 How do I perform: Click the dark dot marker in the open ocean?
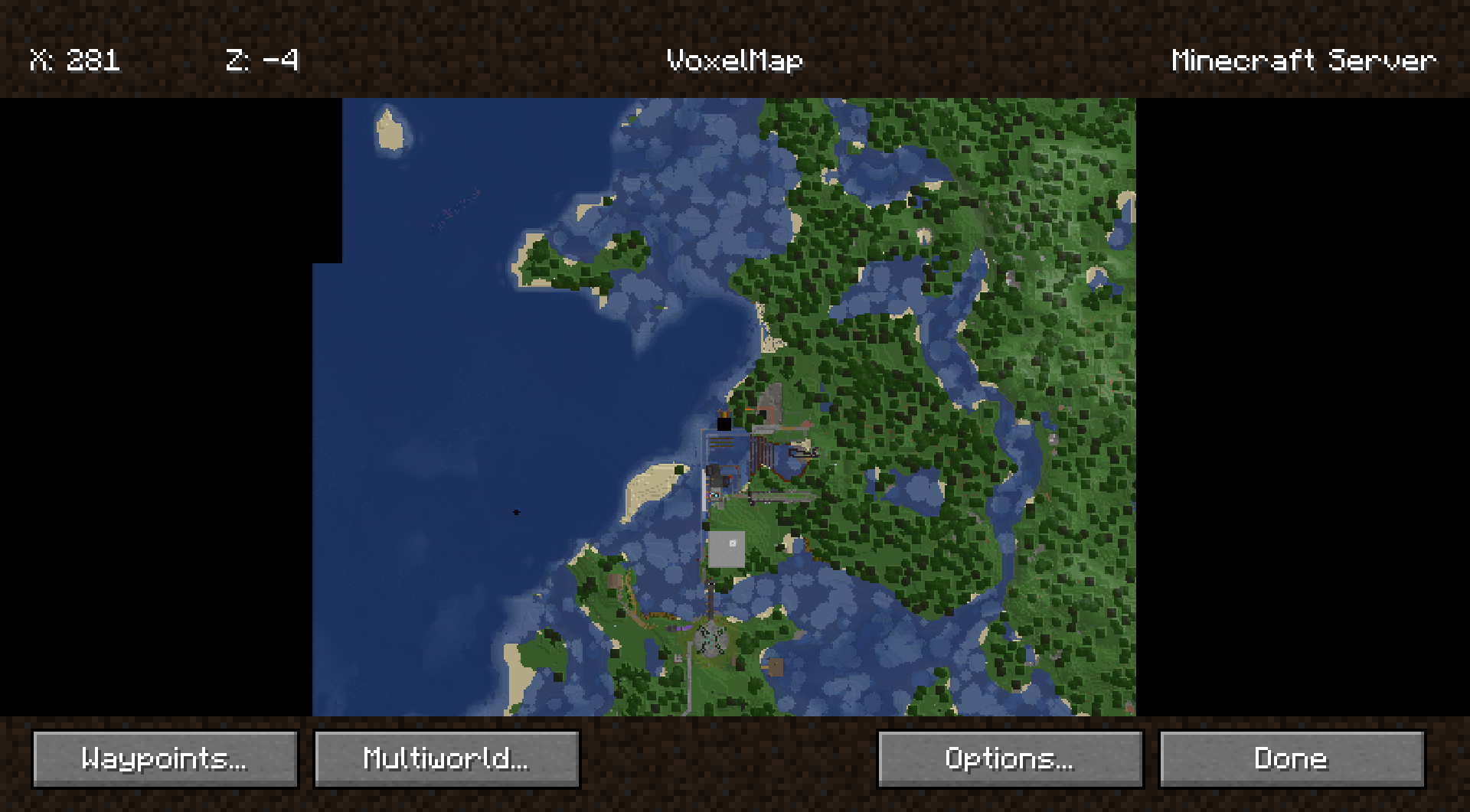(x=516, y=512)
